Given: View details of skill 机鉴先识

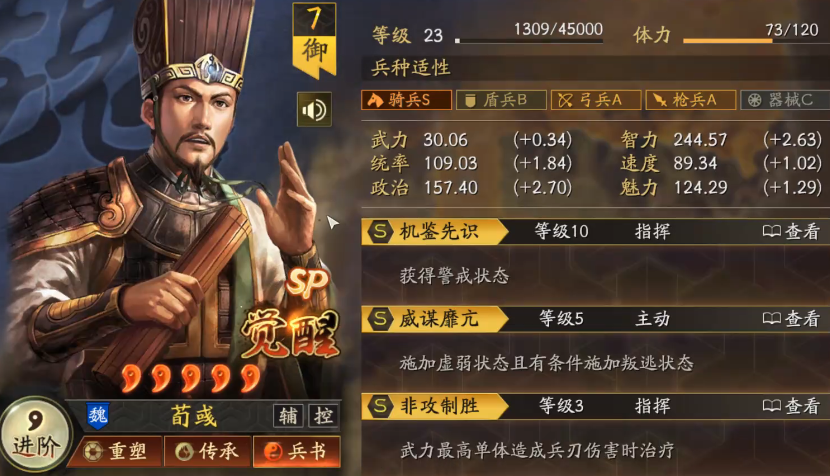Looking at the screenshot, I should click(791, 232).
